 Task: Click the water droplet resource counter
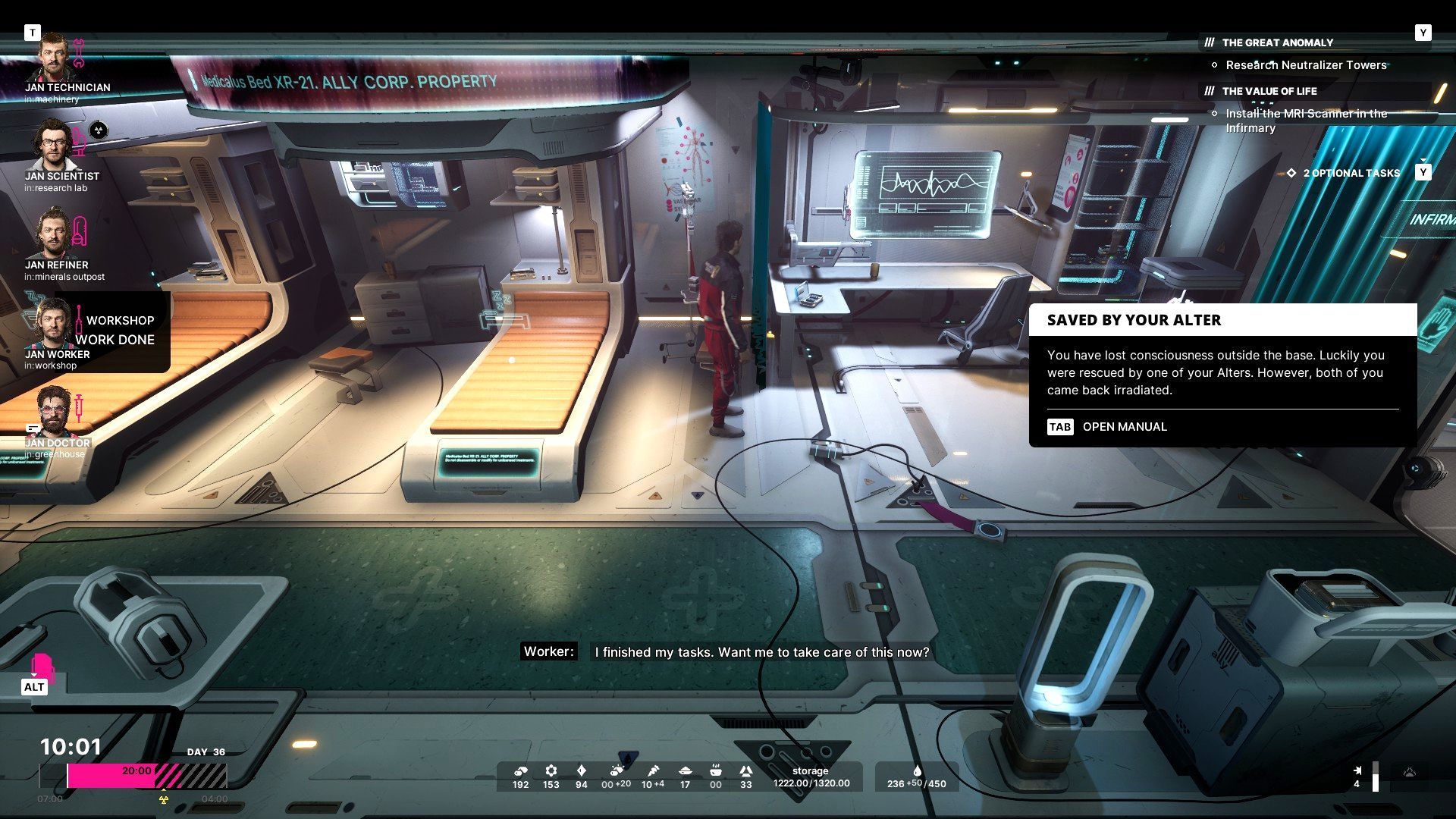tap(917, 777)
